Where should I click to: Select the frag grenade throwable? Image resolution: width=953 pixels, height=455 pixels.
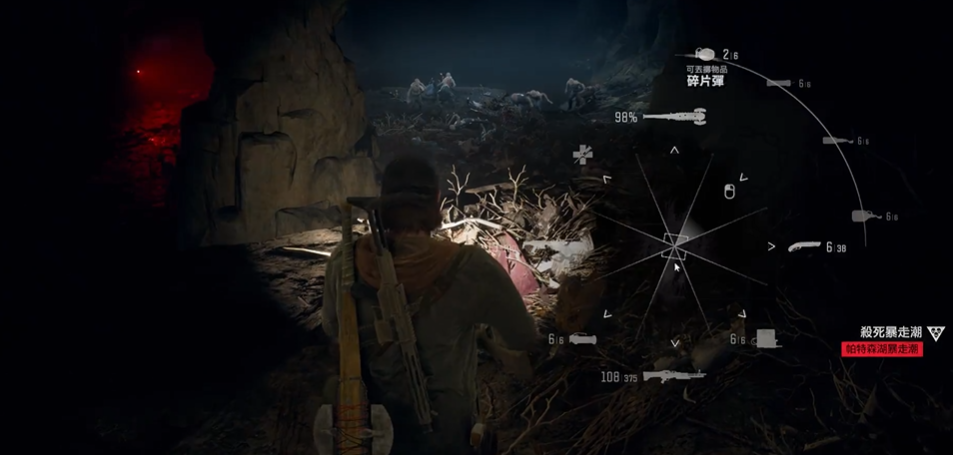pos(704,54)
